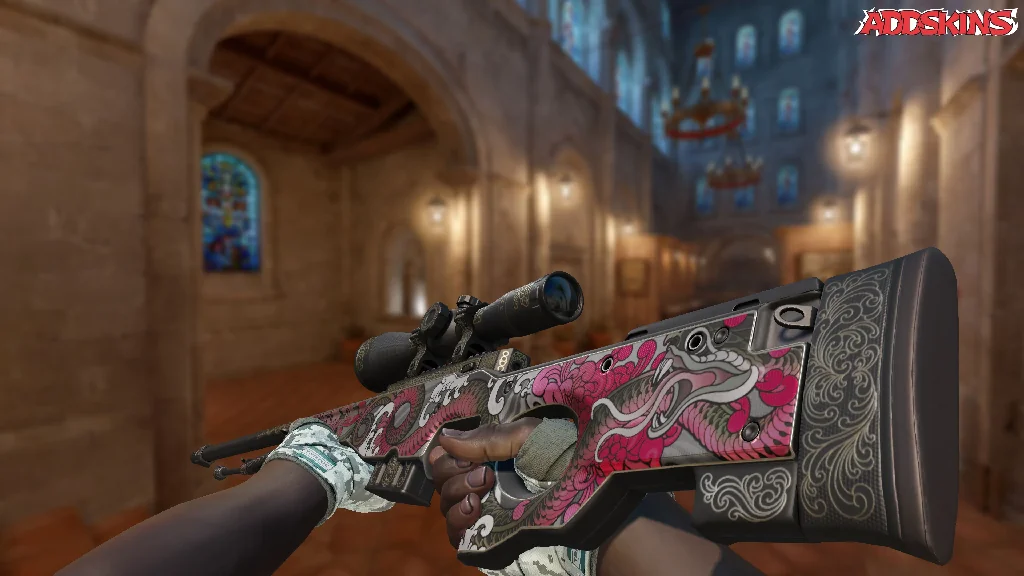Click the ADDSKINS logo watermark

coord(939,22)
